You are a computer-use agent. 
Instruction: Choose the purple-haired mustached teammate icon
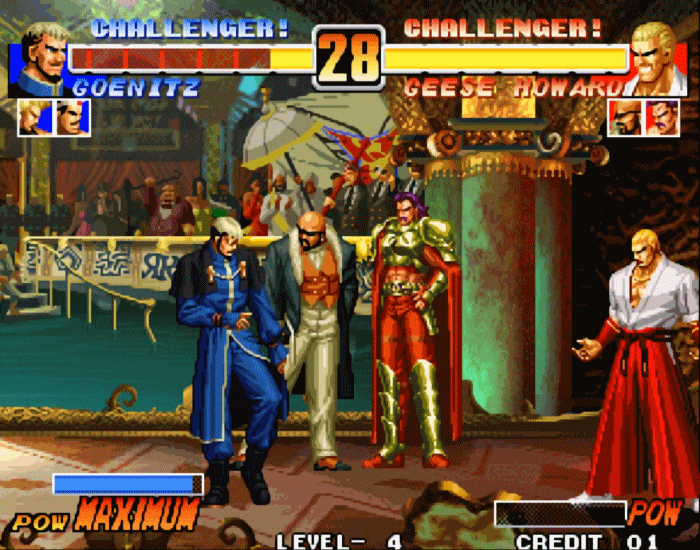662,118
